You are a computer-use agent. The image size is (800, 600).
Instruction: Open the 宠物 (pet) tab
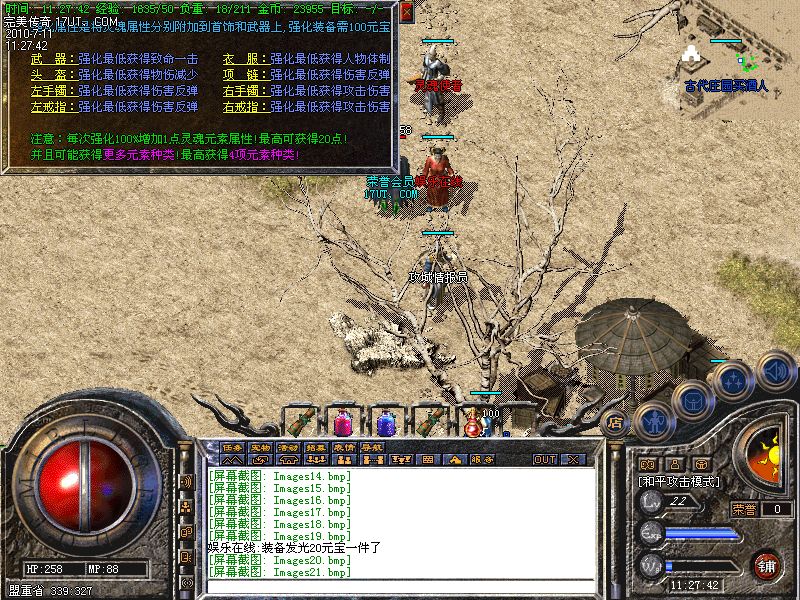point(260,446)
